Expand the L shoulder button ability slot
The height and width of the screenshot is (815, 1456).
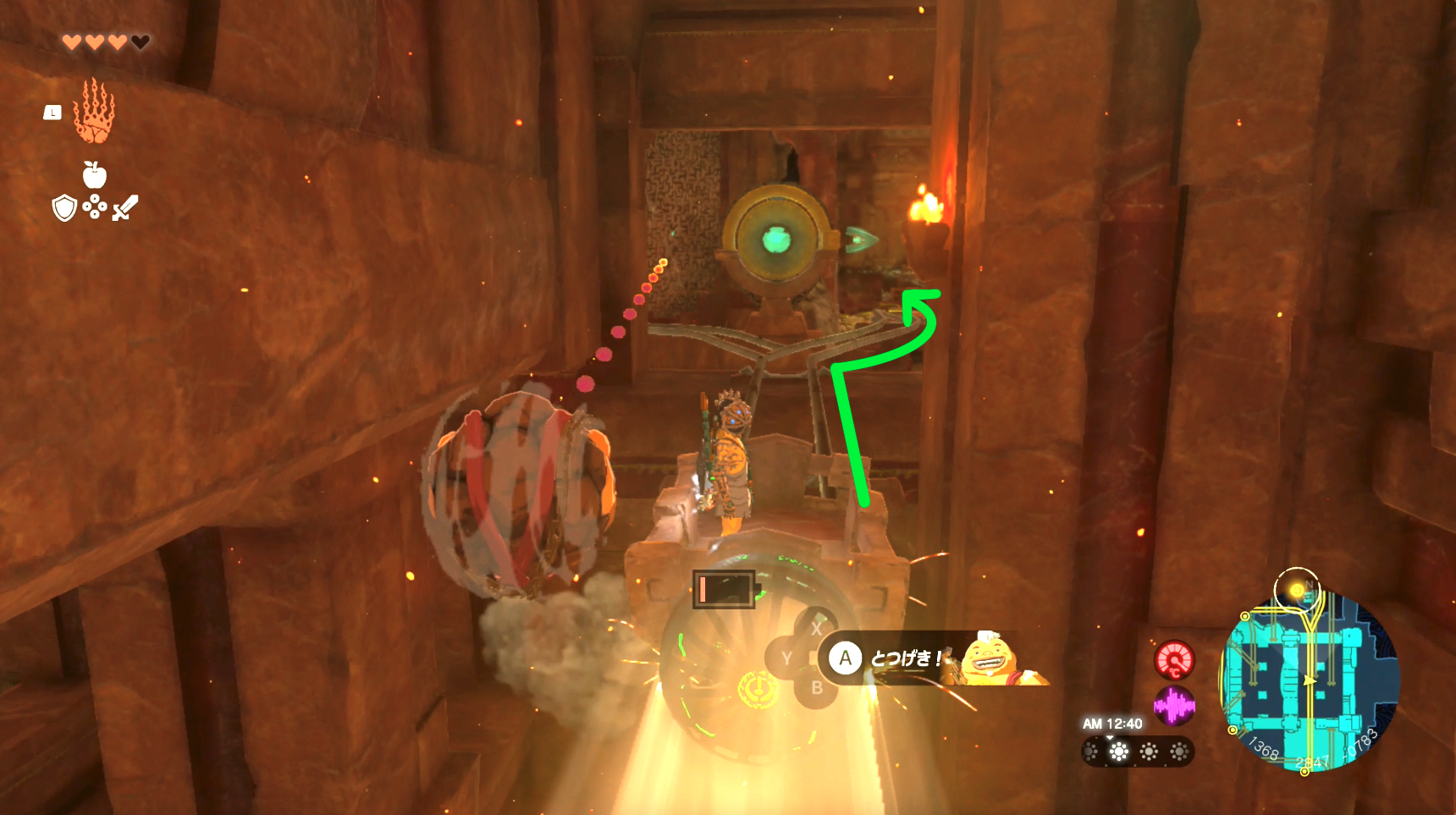(x=52, y=111)
